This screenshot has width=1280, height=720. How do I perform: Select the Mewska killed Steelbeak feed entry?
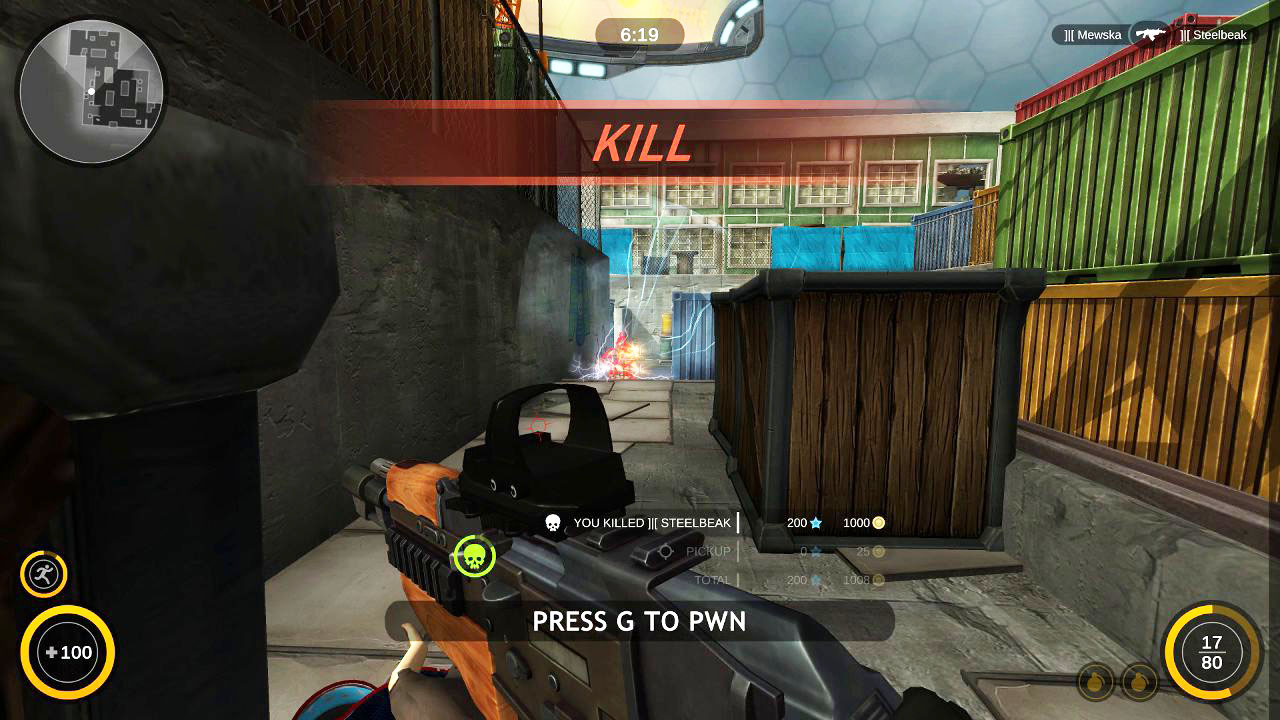point(1154,35)
